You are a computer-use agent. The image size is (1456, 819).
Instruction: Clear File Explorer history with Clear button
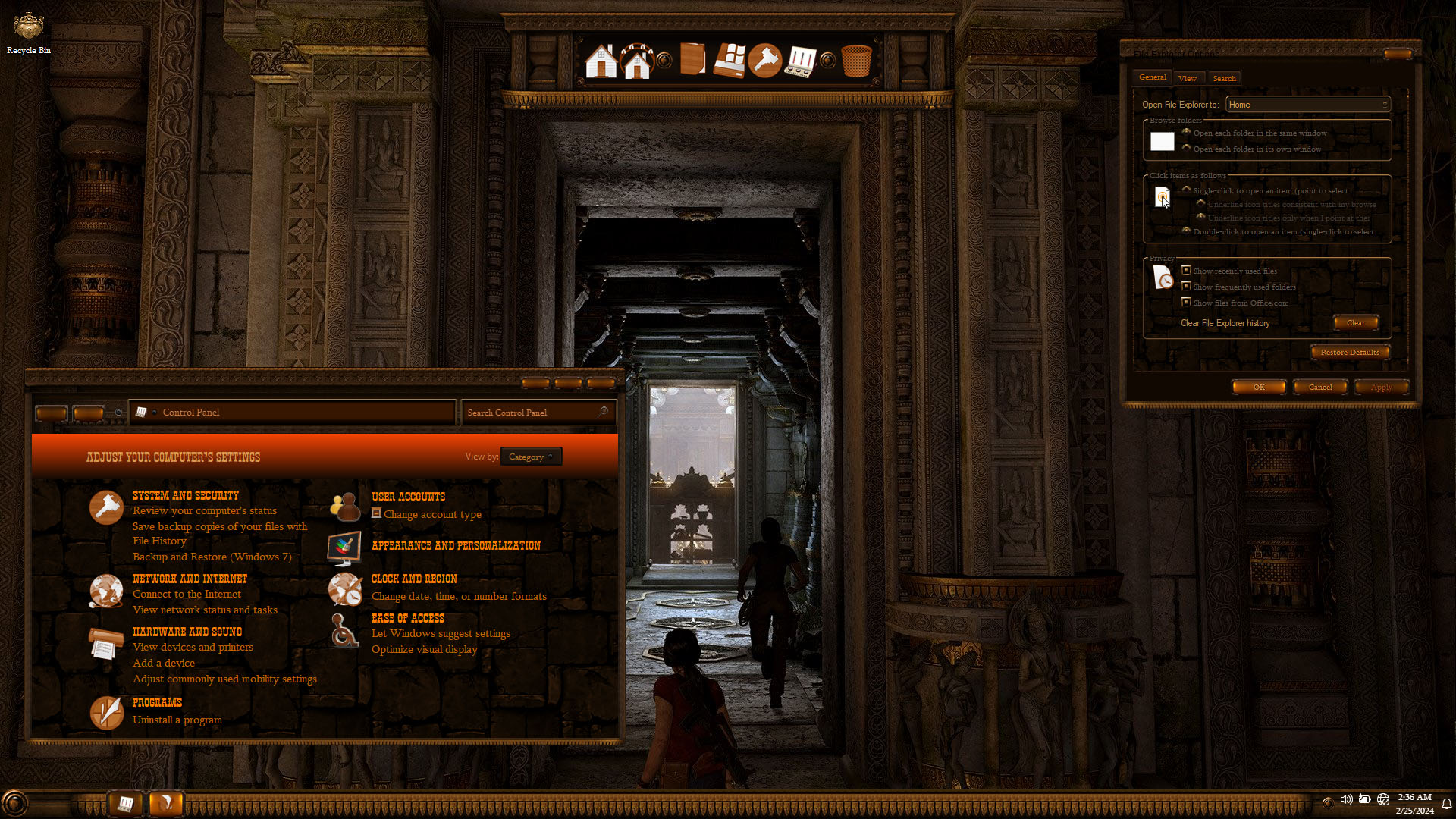click(1355, 323)
